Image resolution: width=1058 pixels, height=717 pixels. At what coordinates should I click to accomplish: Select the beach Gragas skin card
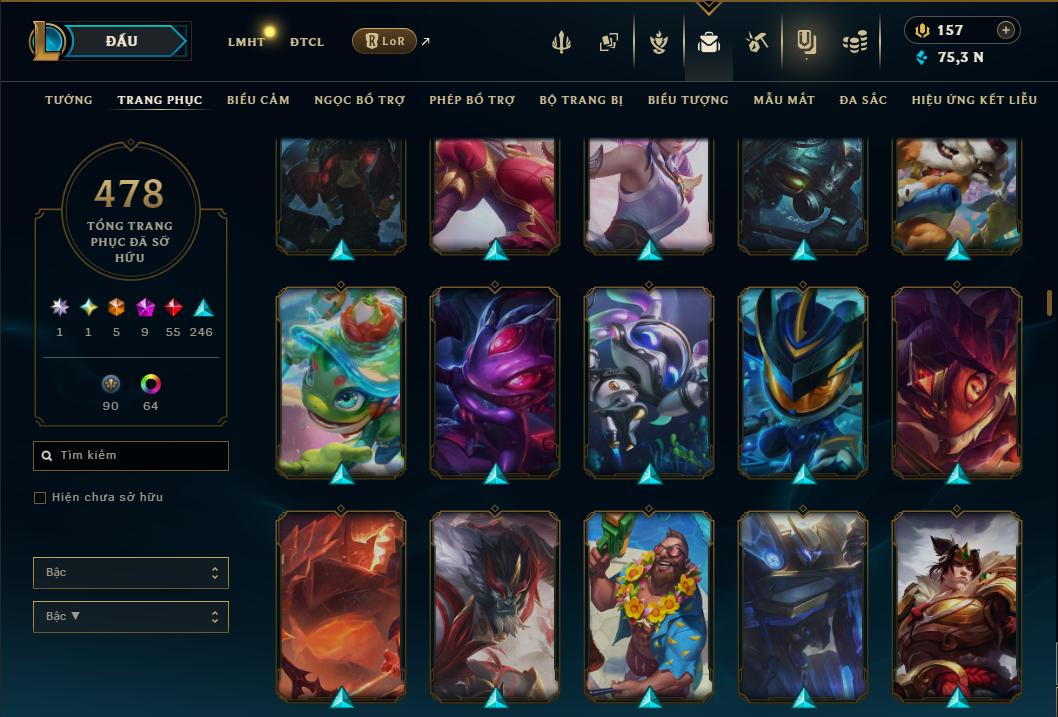pos(649,604)
